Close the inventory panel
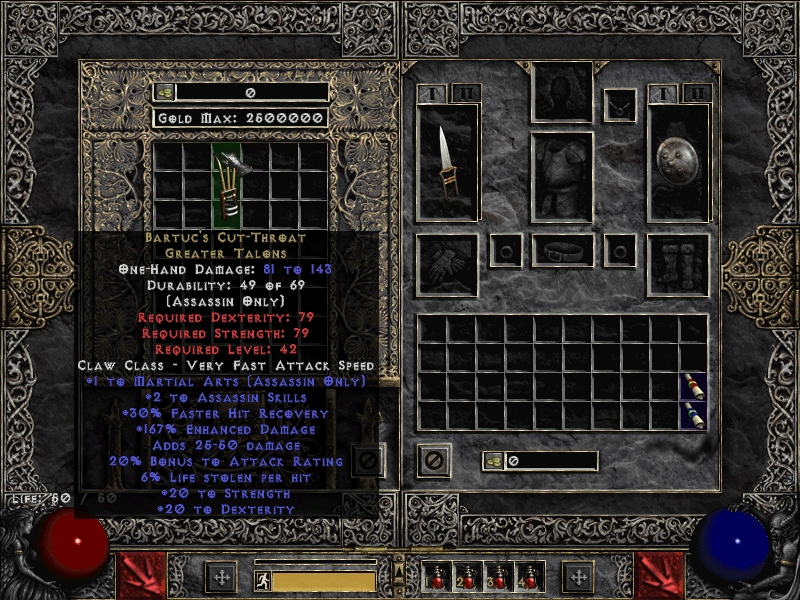 (434, 461)
